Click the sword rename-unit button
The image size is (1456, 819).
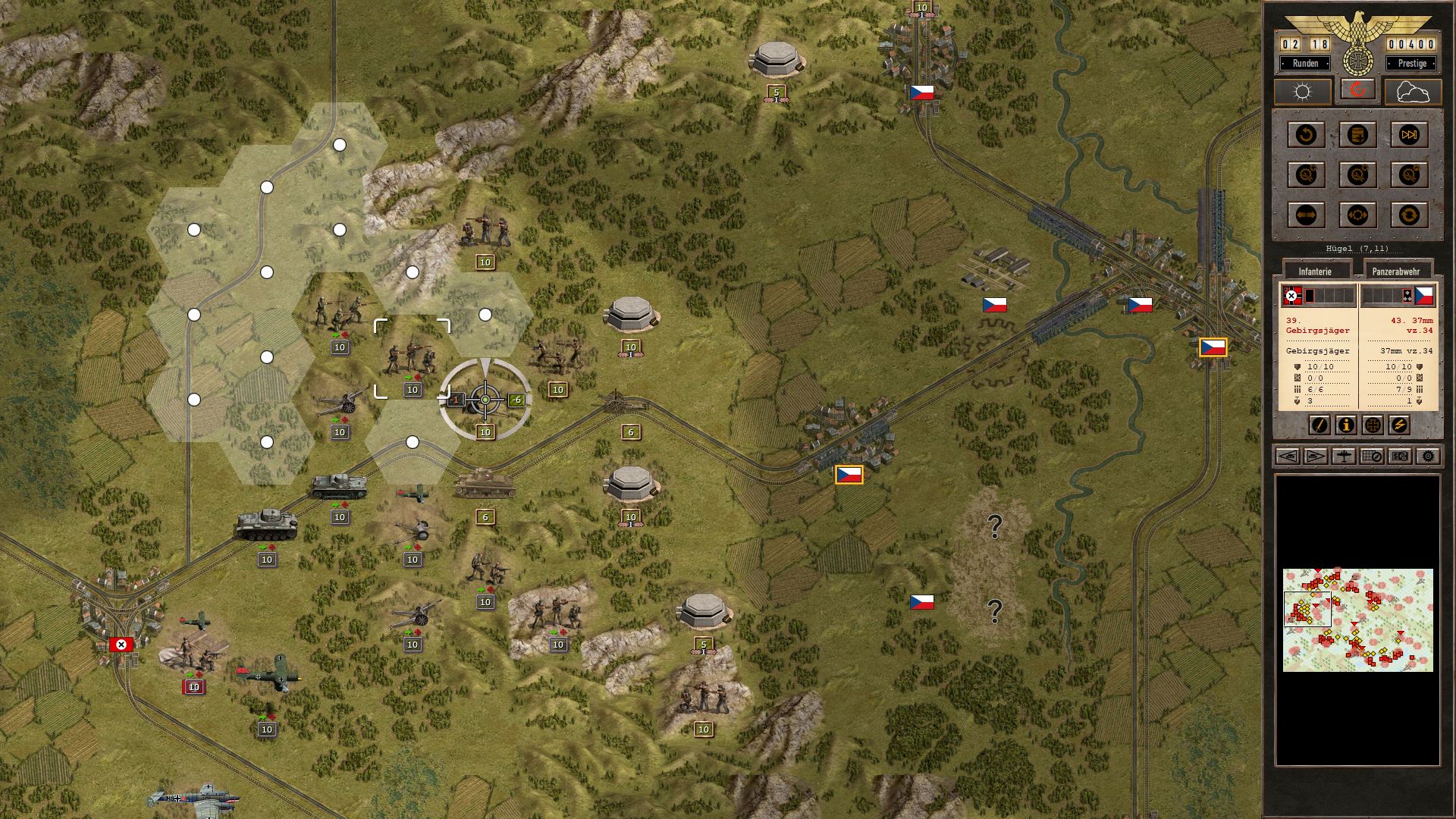1319,425
